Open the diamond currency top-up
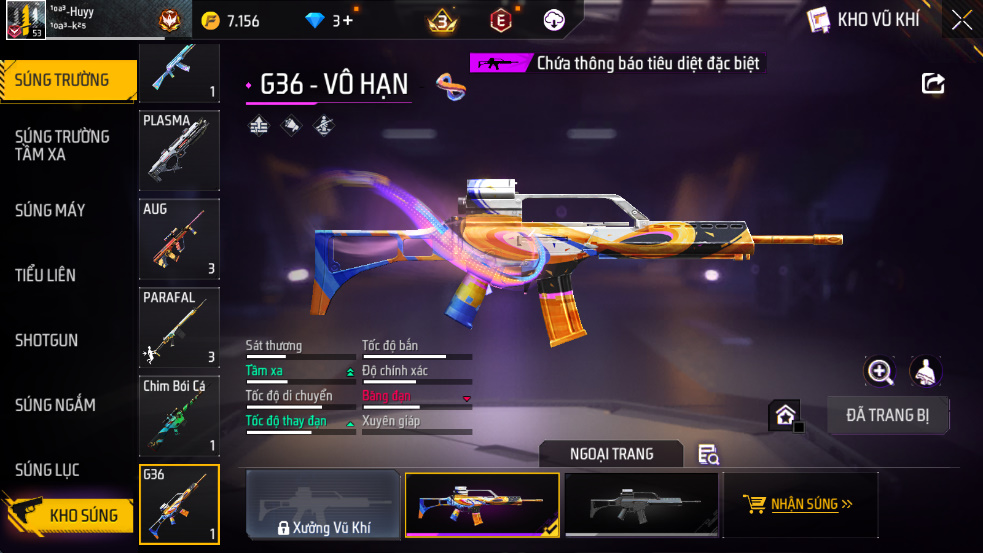Viewport: 983px width, 553px height. [x=343, y=20]
